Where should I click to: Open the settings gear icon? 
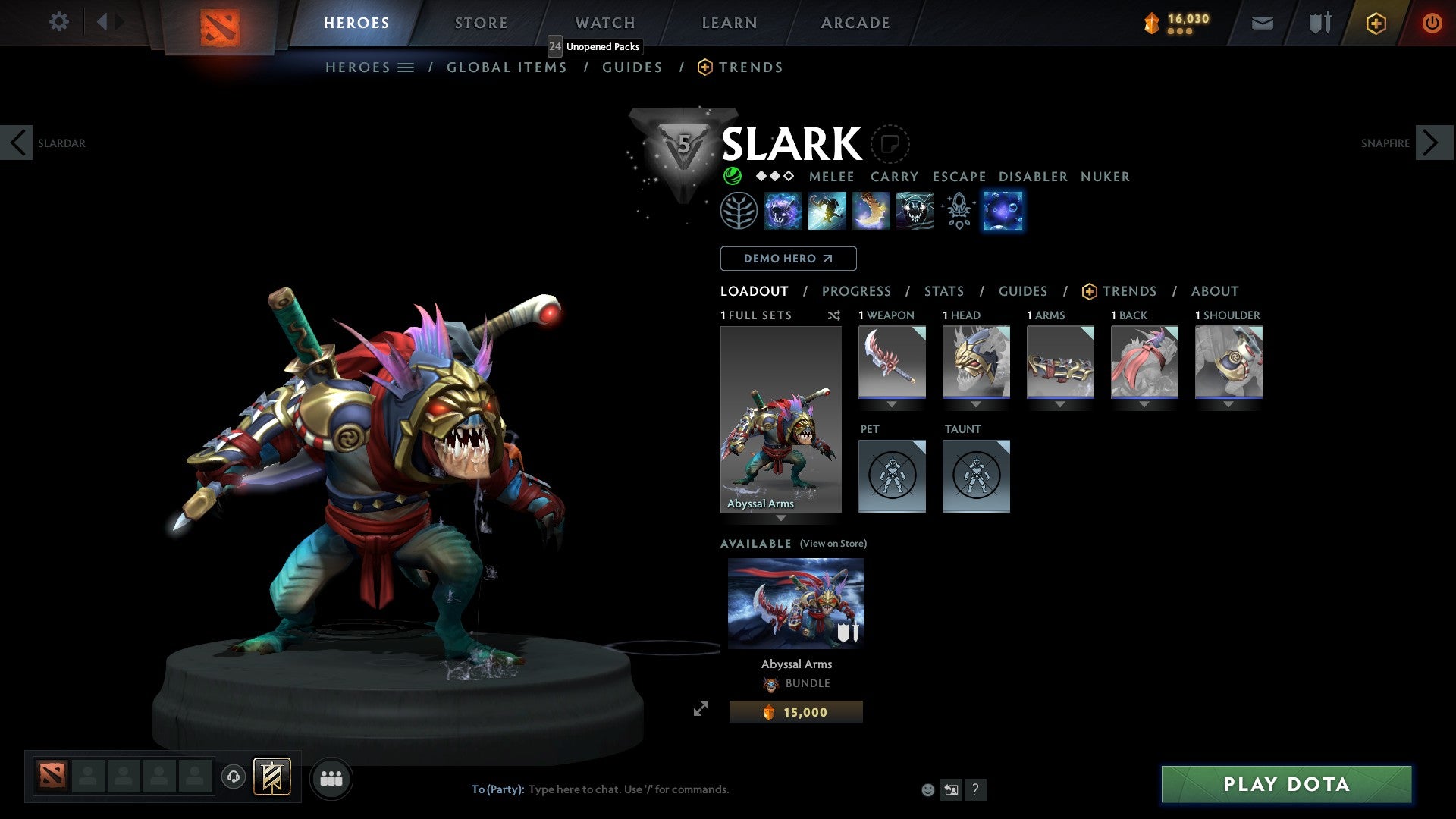58,22
